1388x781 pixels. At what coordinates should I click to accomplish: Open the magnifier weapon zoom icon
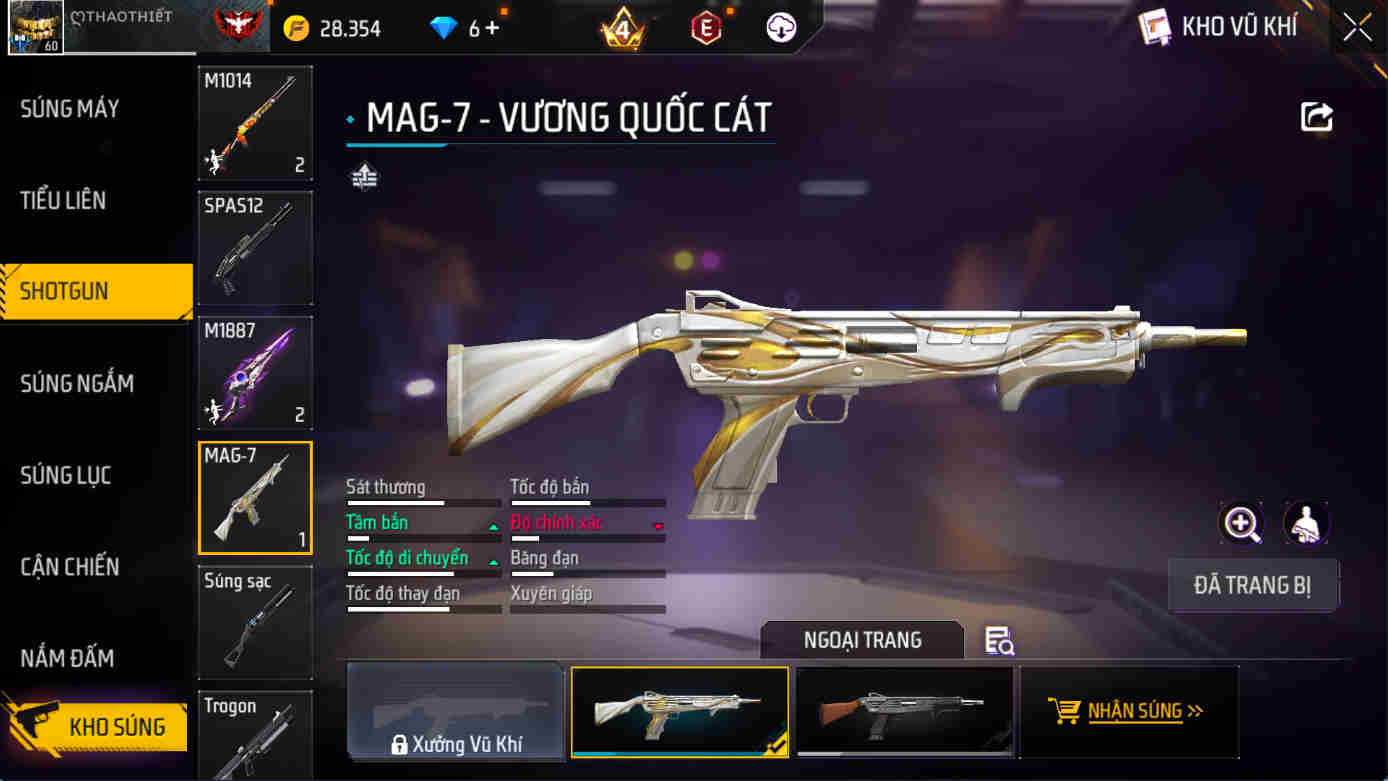[x=1240, y=524]
